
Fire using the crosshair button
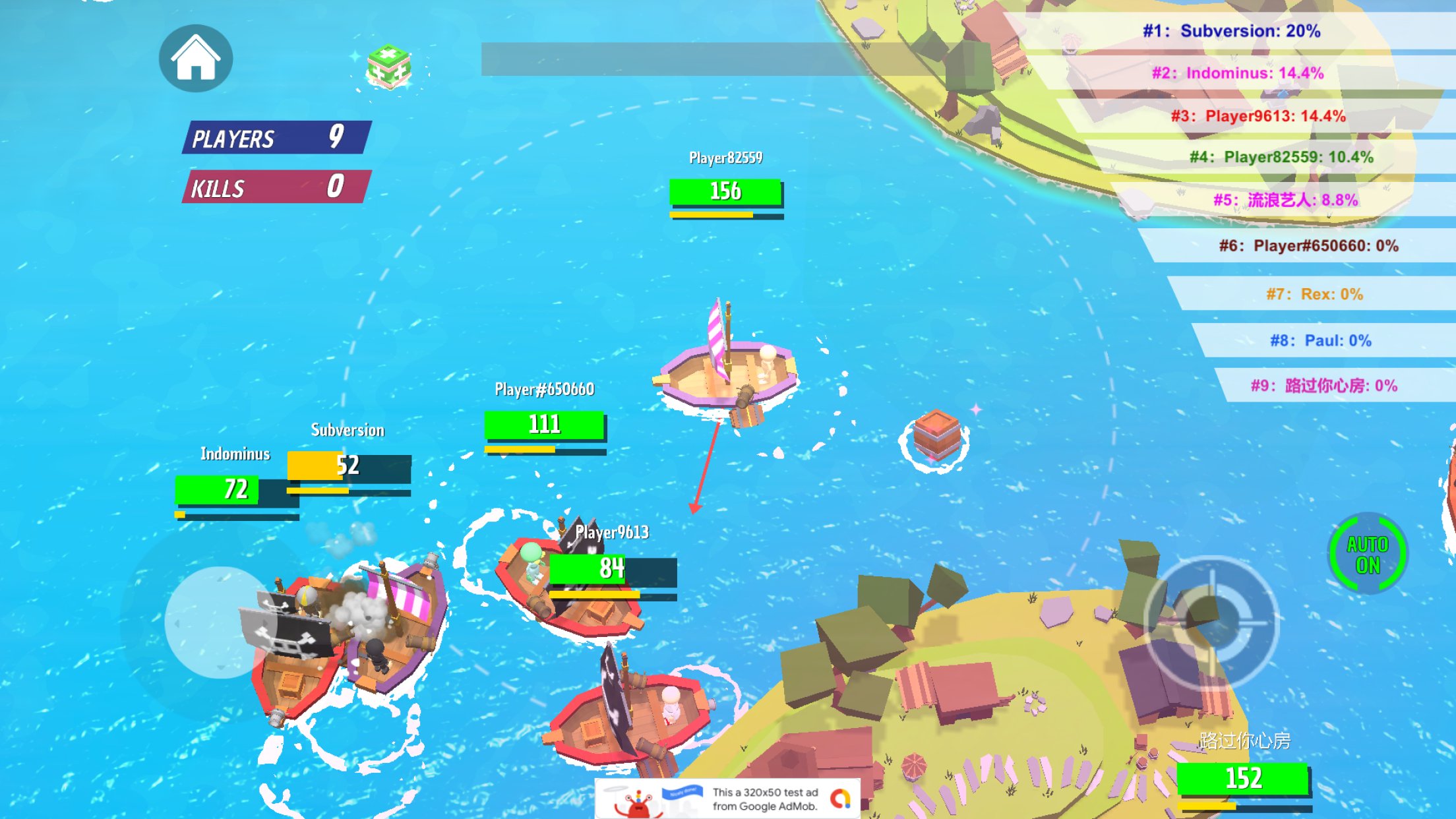coord(1211,622)
